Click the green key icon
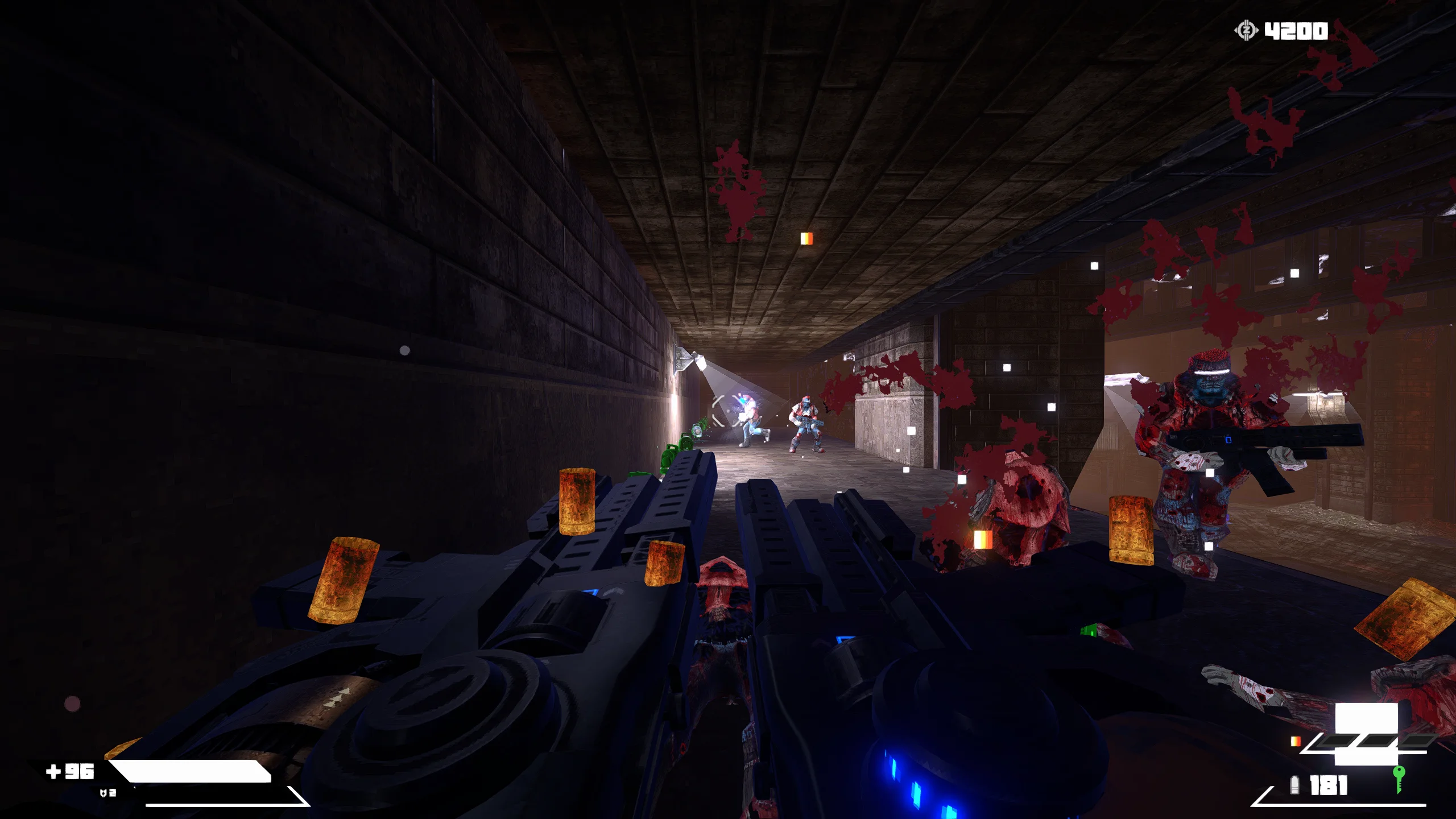1456x819 pixels. coord(1399,778)
